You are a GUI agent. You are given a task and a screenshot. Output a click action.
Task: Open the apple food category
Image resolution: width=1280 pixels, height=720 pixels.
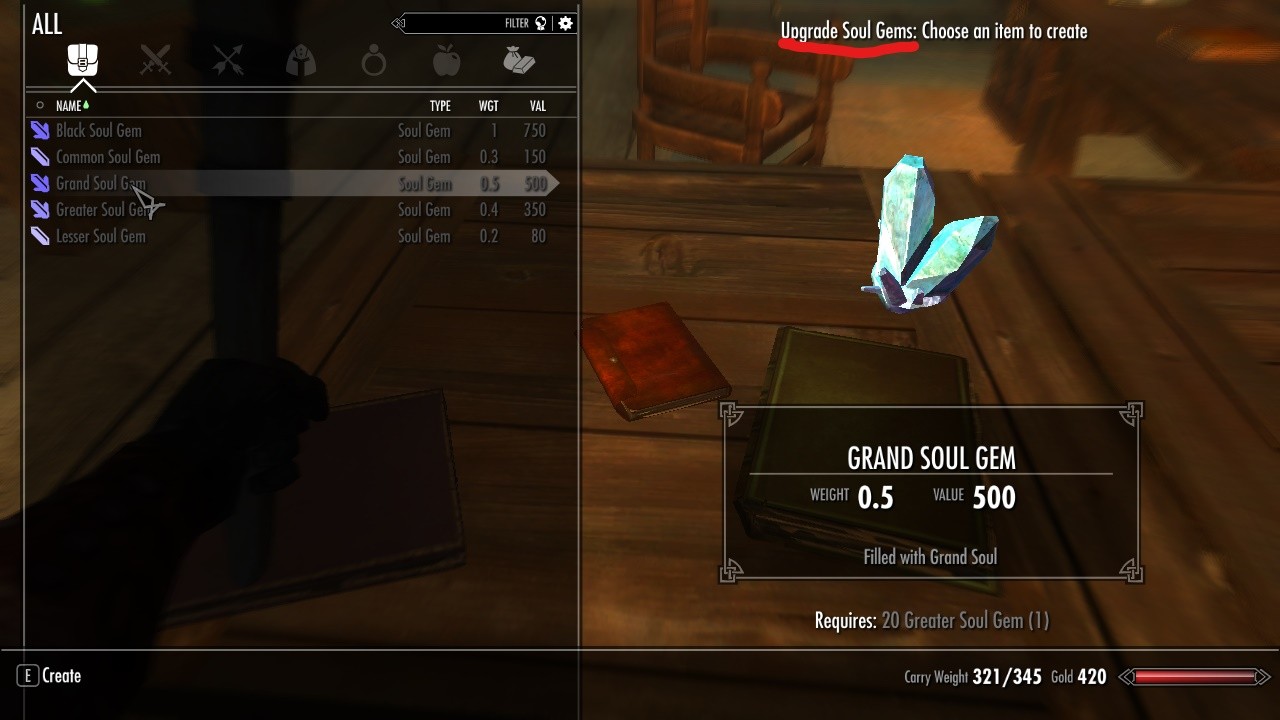pyautogui.click(x=447, y=62)
